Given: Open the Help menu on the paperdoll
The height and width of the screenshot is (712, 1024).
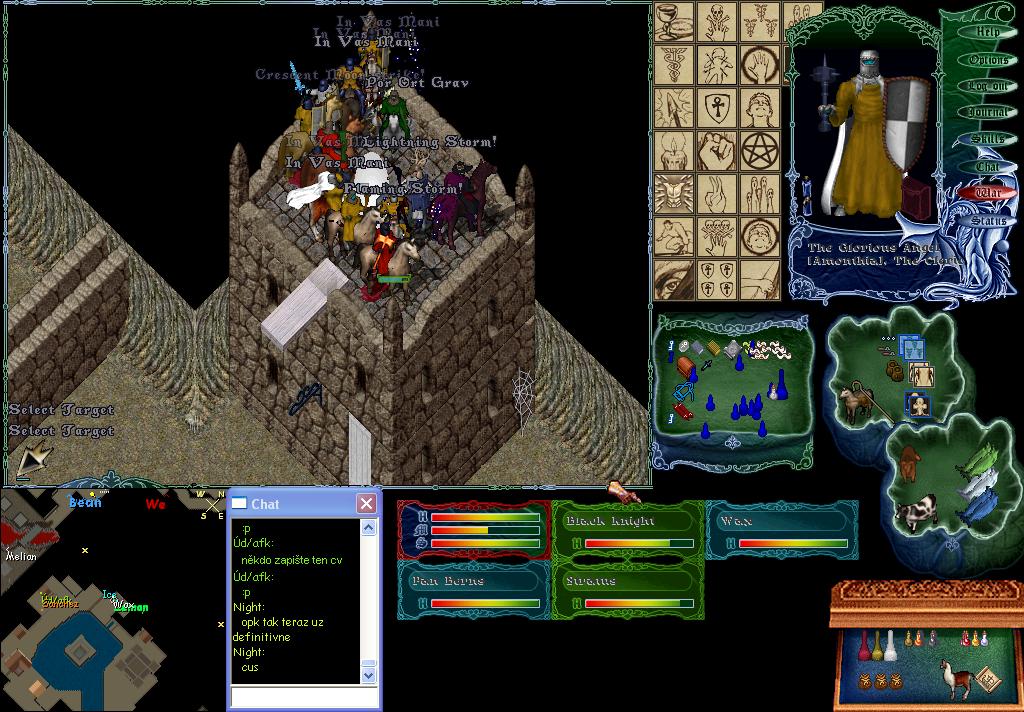Looking at the screenshot, I should point(987,32).
